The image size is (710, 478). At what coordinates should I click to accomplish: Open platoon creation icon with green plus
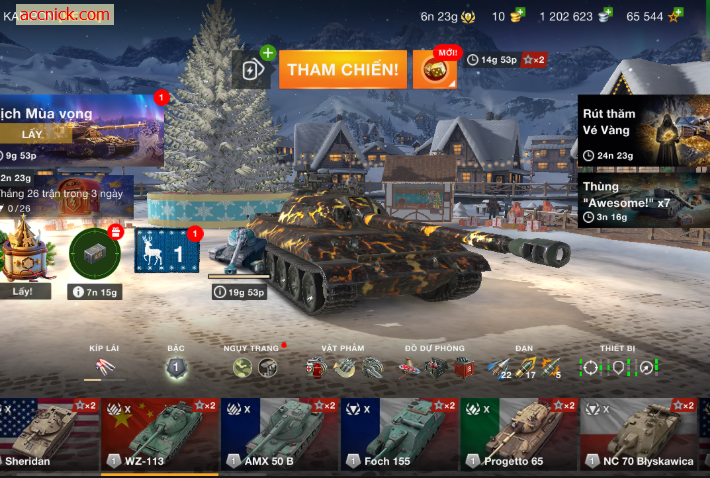pos(254,69)
